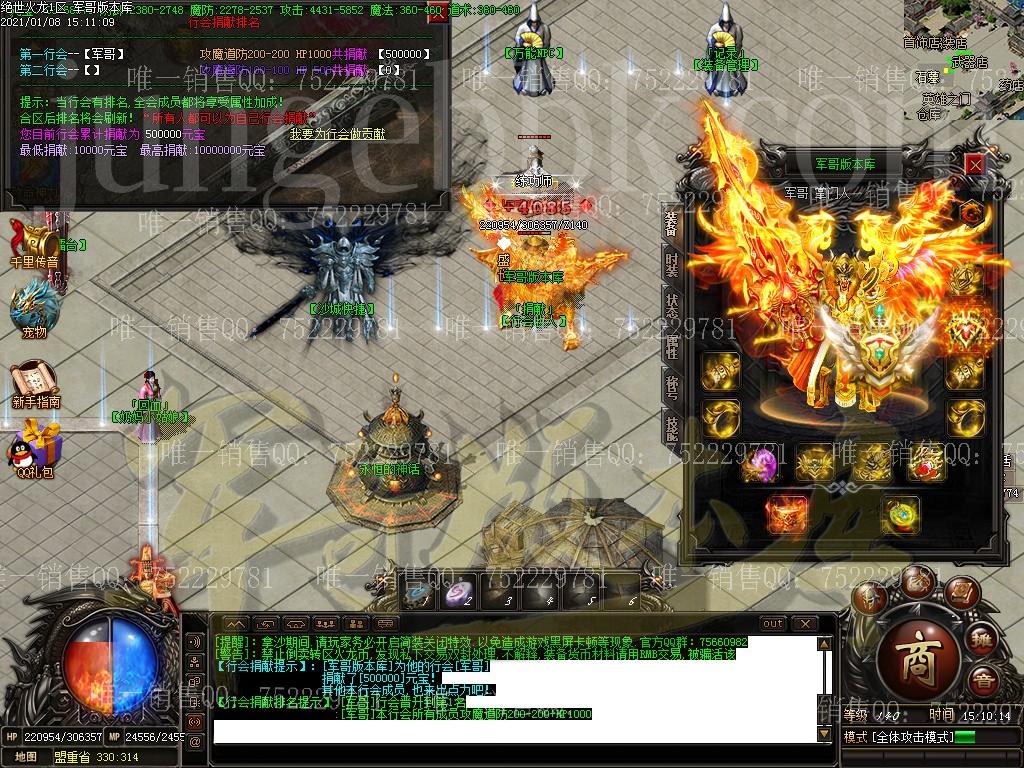
Task: Open the 状态 status tab
Action: (x=672, y=306)
